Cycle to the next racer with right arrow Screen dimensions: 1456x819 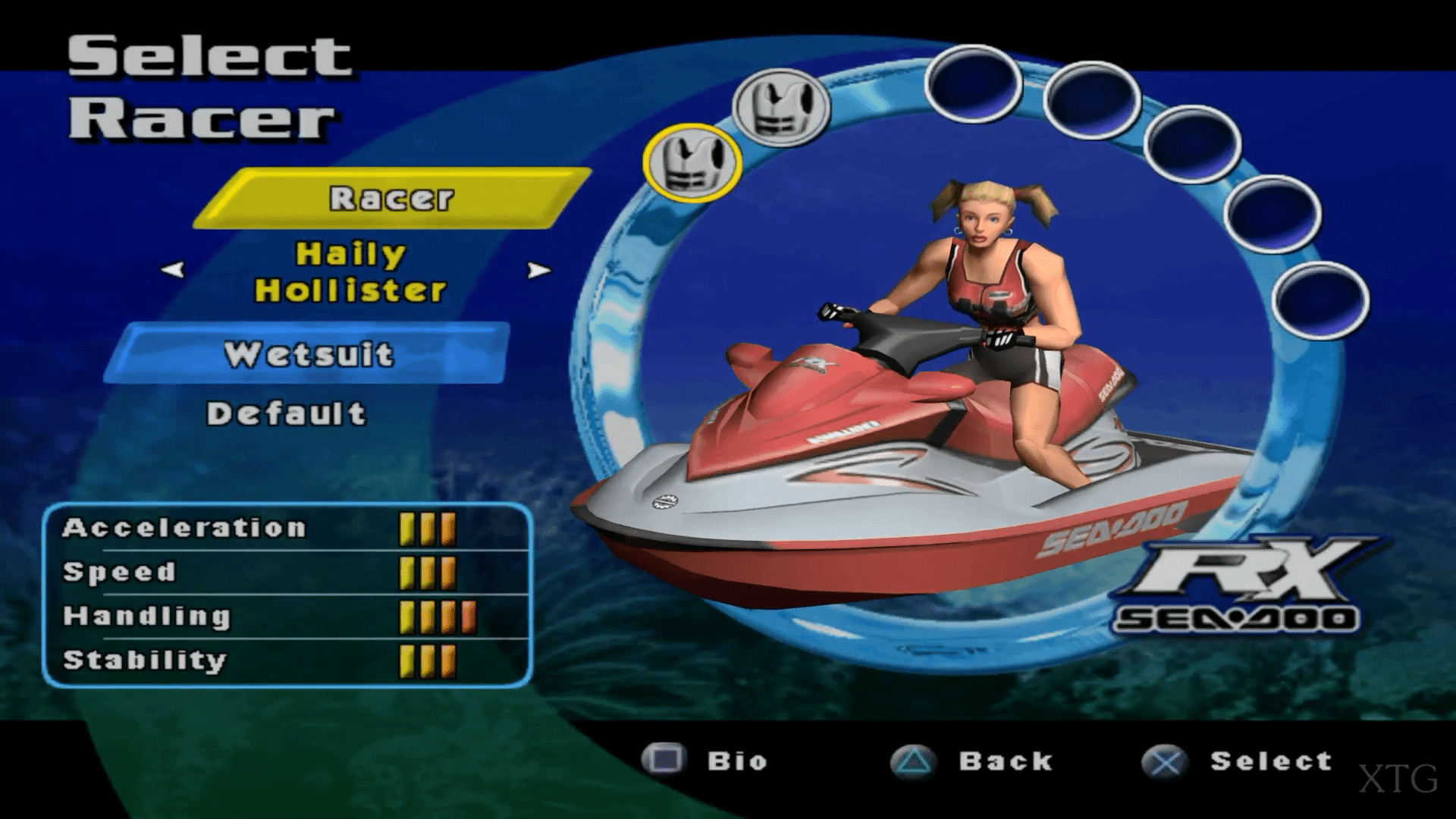tap(538, 270)
